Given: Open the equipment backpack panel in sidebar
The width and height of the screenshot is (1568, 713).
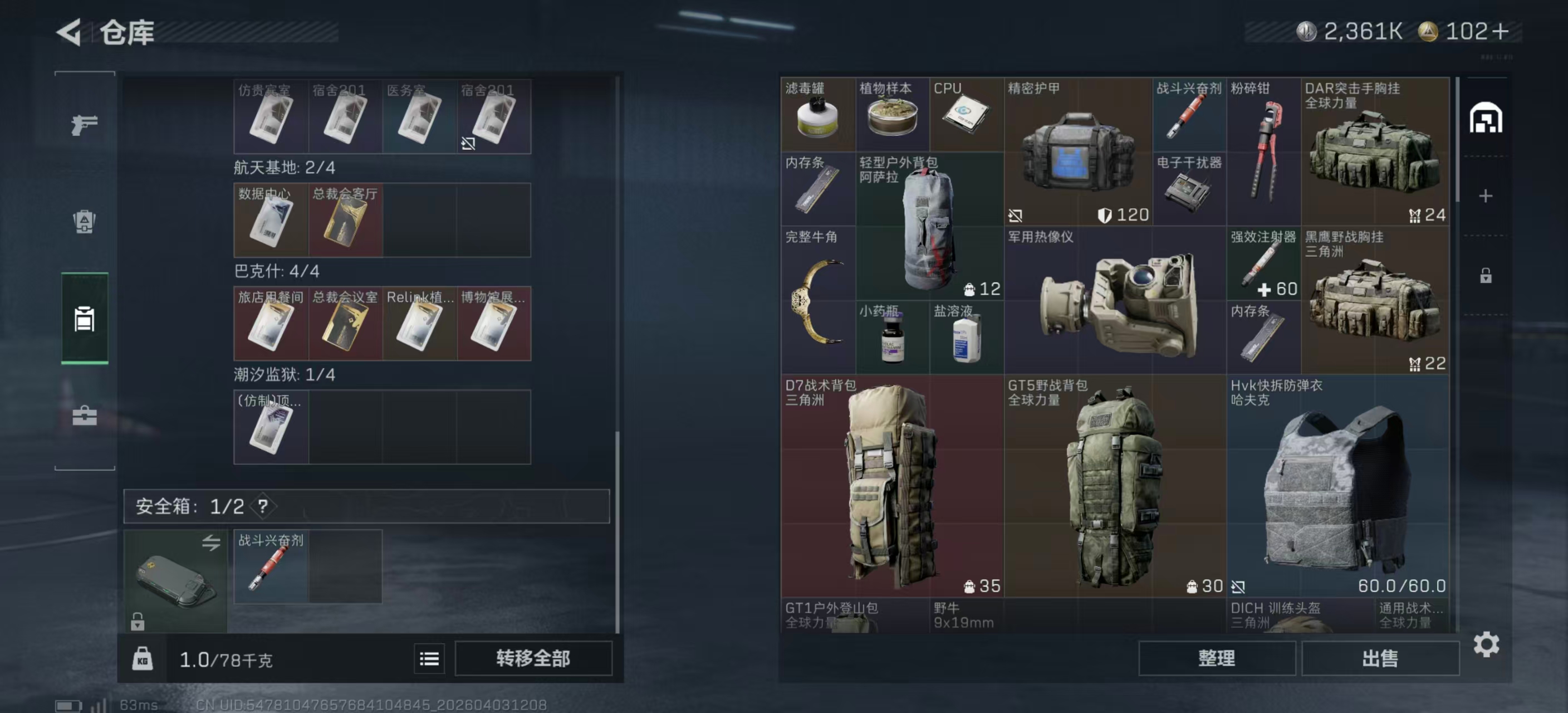Looking at the screenshot, I should pyautogui.click(x=84, y=222).
